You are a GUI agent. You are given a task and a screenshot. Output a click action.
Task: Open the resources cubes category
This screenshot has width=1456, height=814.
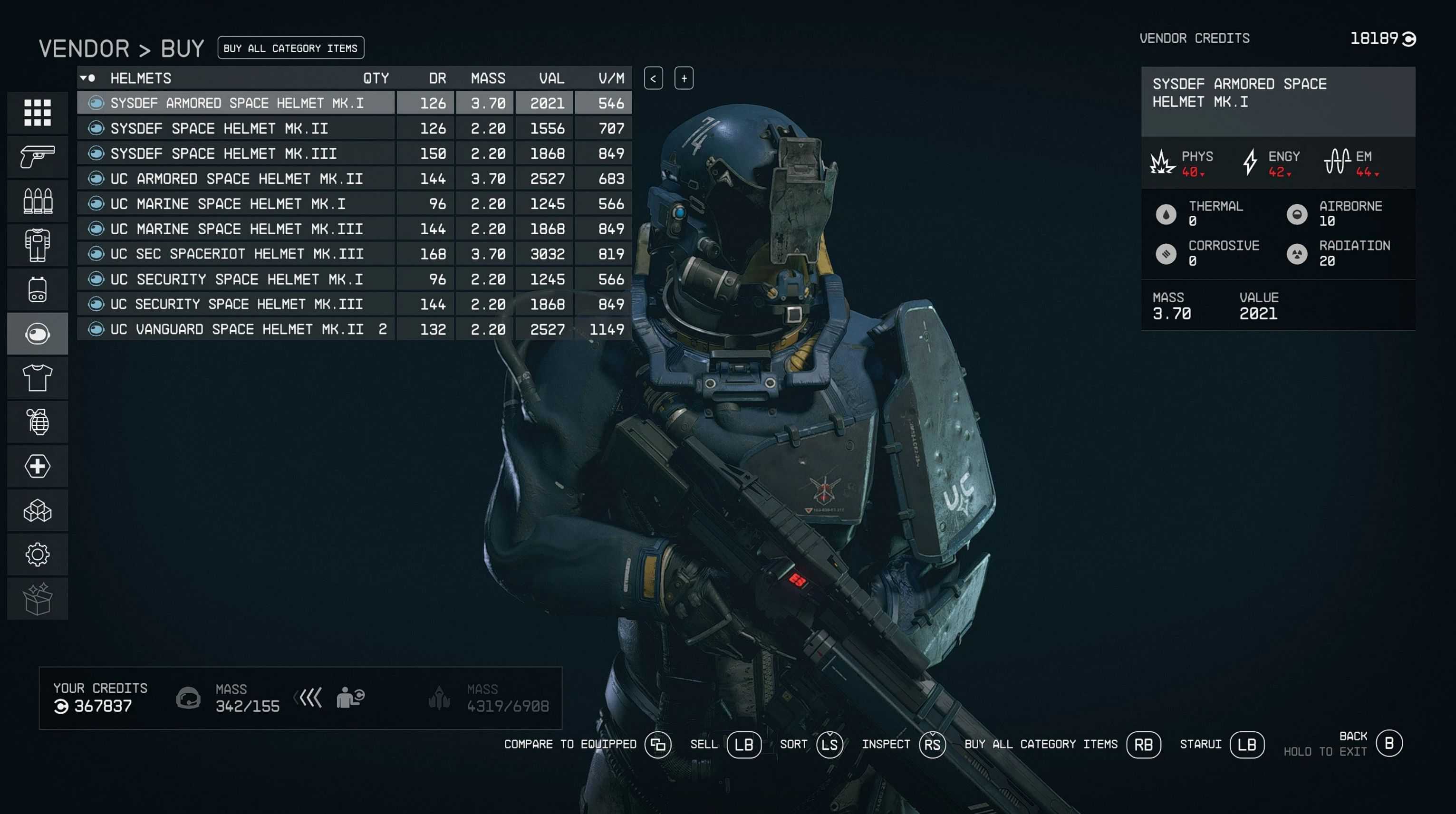pyautogui.click(x=37, y=511)
